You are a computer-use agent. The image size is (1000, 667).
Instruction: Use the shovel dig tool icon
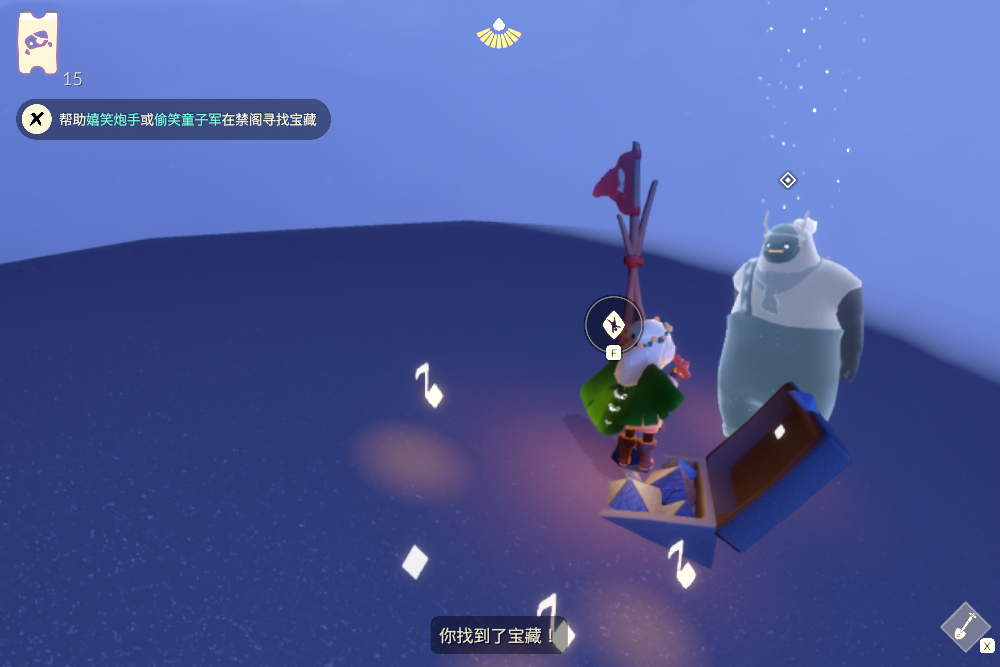point(965,627)
